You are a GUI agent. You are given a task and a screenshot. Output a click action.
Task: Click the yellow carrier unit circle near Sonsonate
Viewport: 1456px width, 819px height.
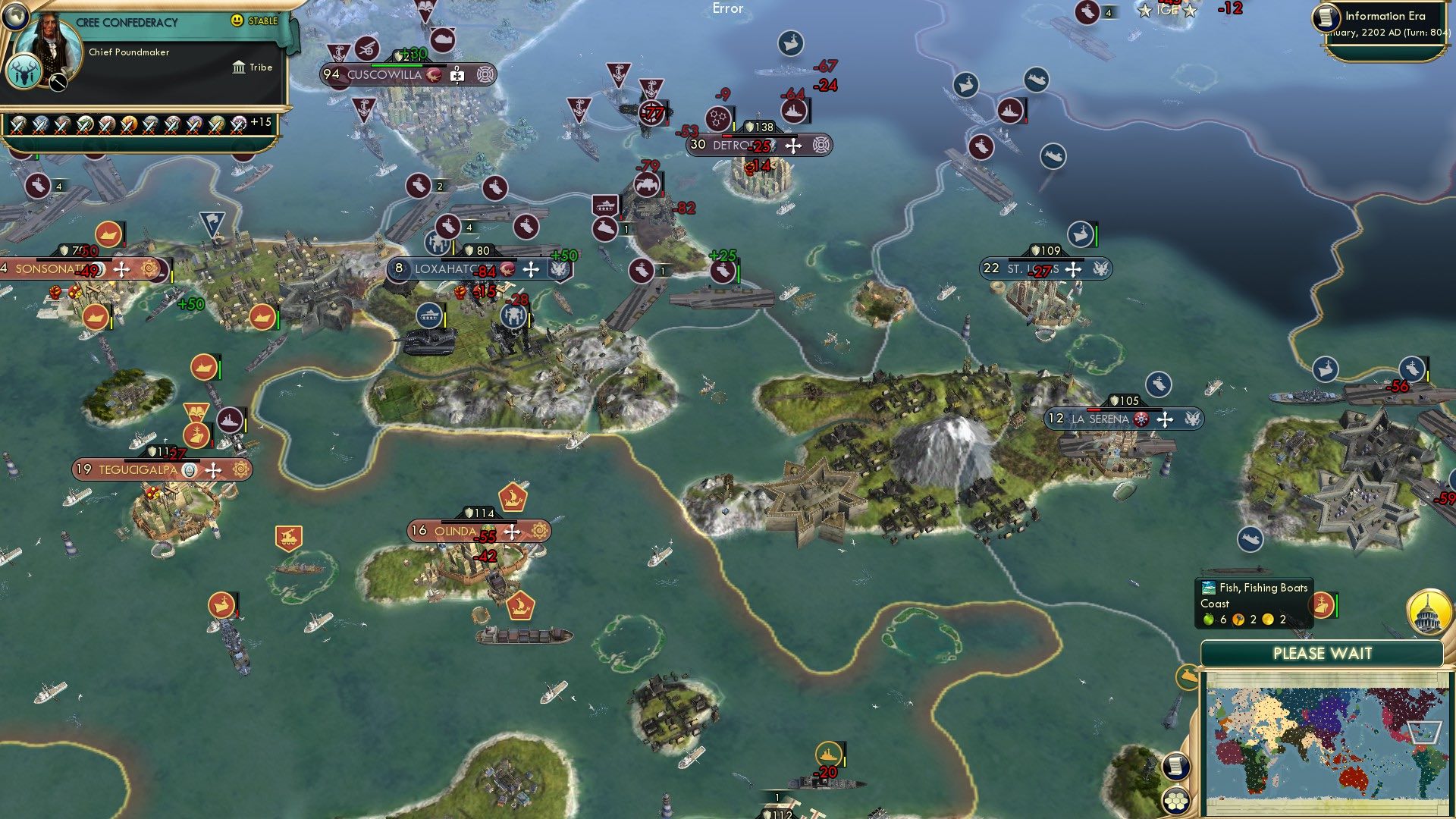coord(107,234)
